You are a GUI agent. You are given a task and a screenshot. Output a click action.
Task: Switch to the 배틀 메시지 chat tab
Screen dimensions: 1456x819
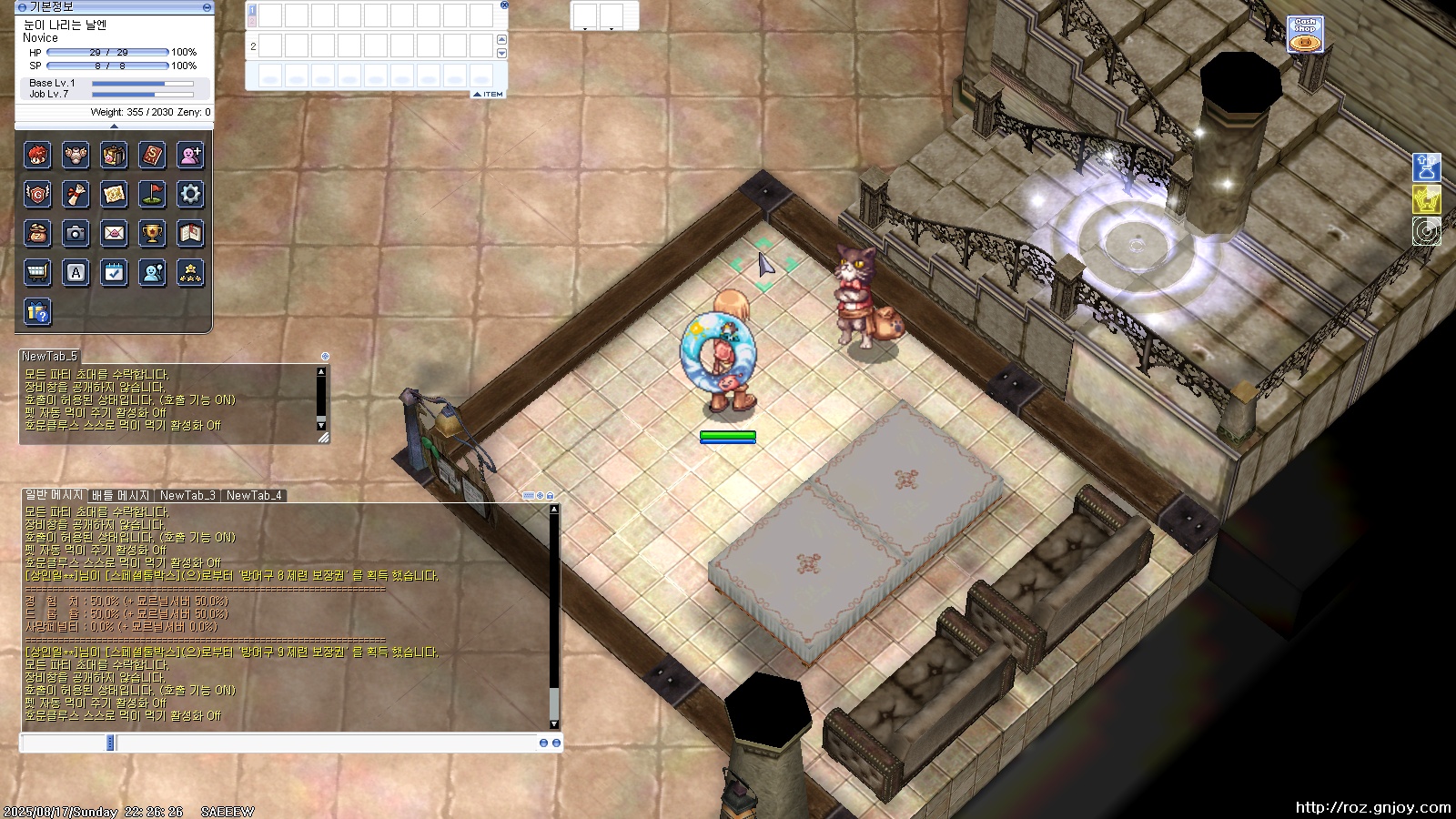pos(120,496)
